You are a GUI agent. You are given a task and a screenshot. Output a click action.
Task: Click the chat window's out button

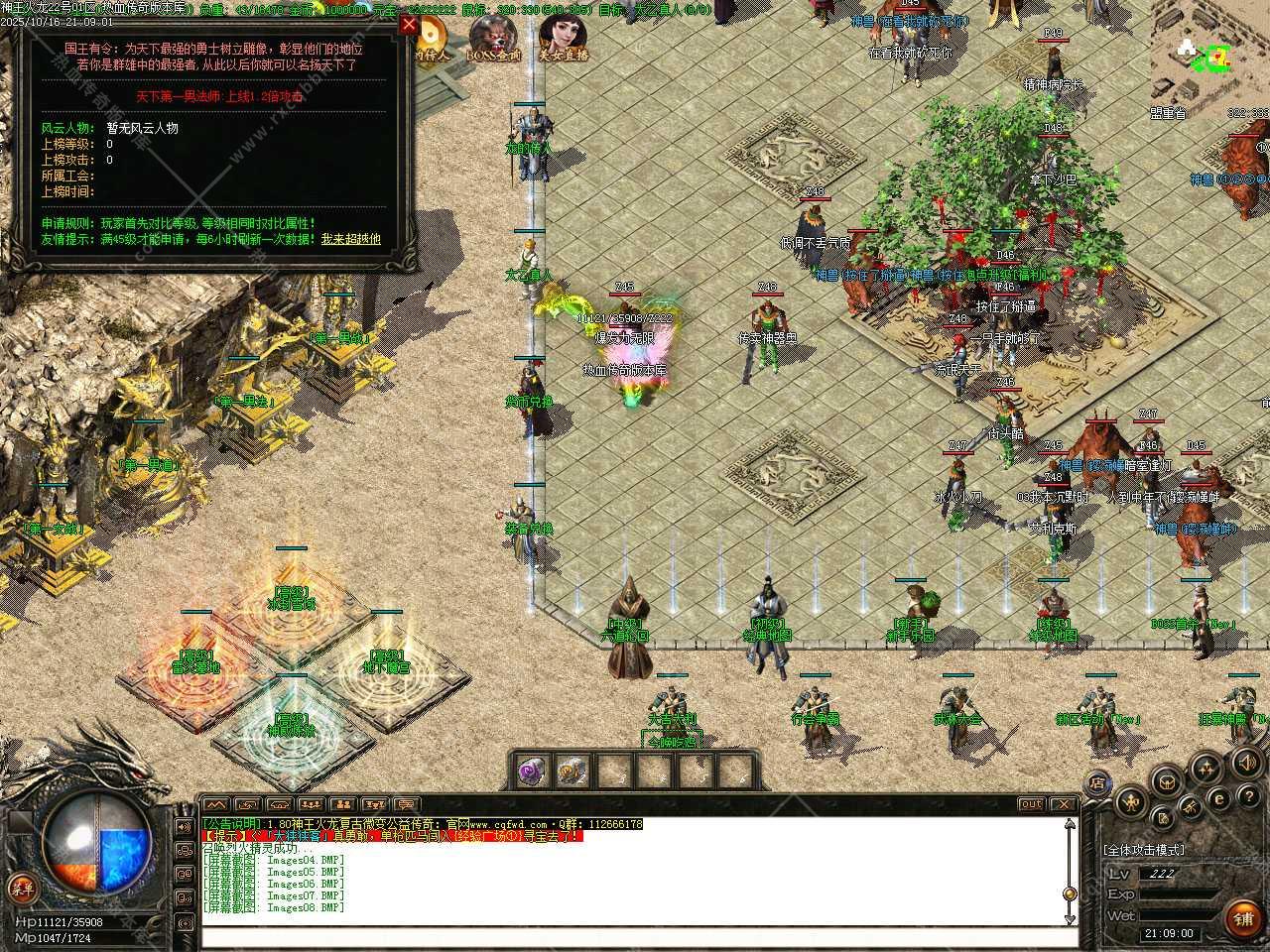click(x=1032, y=804)
